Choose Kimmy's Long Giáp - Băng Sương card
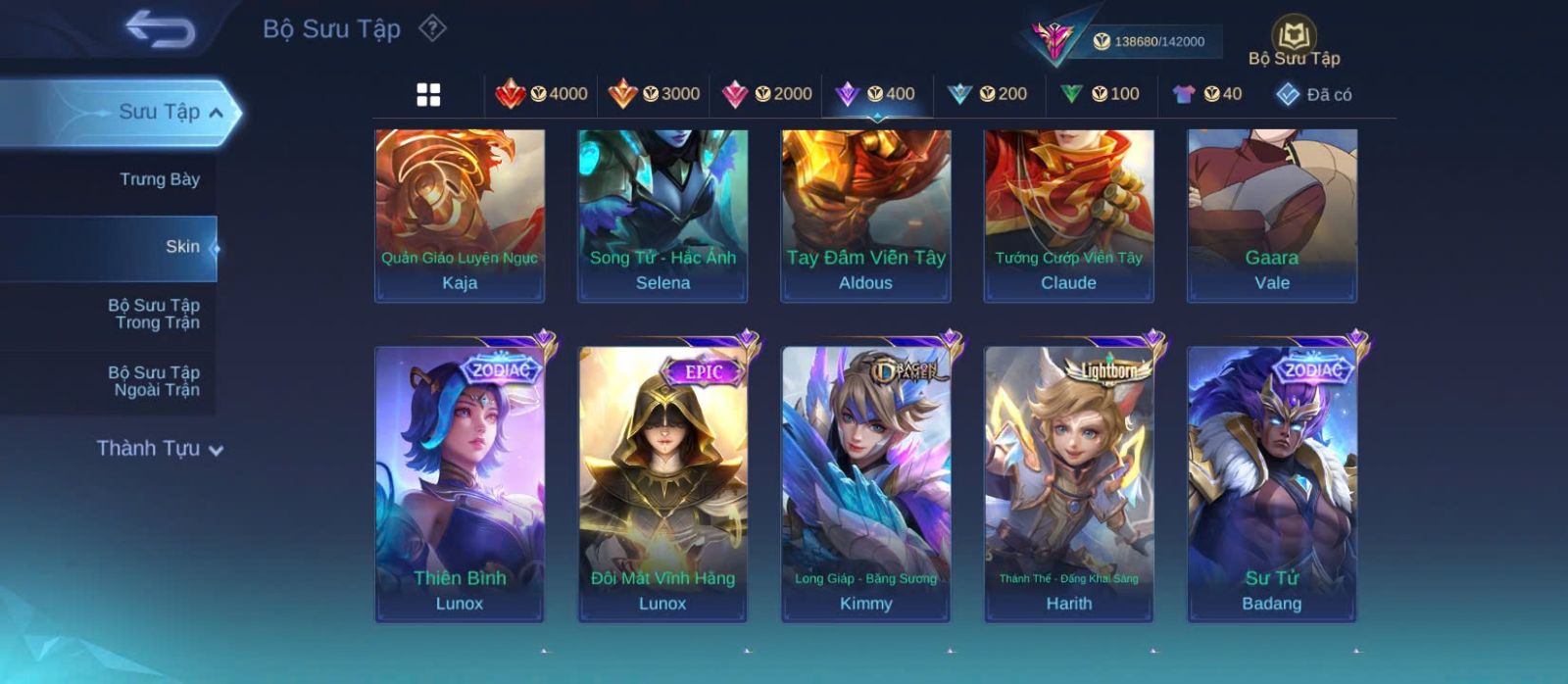 pos(865,483)
